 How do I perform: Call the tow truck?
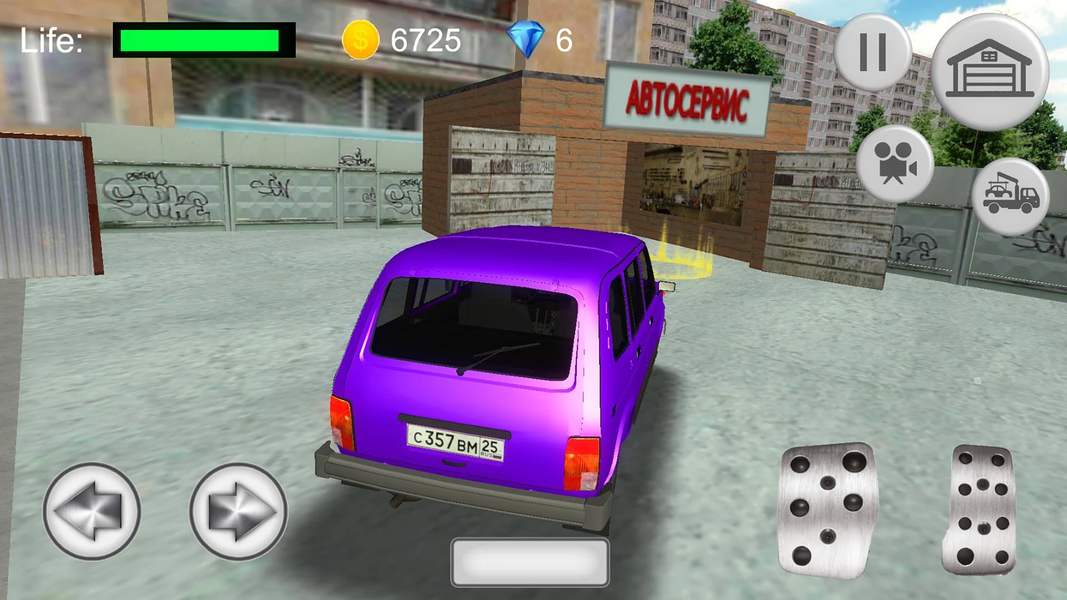tap(1010, 196)
